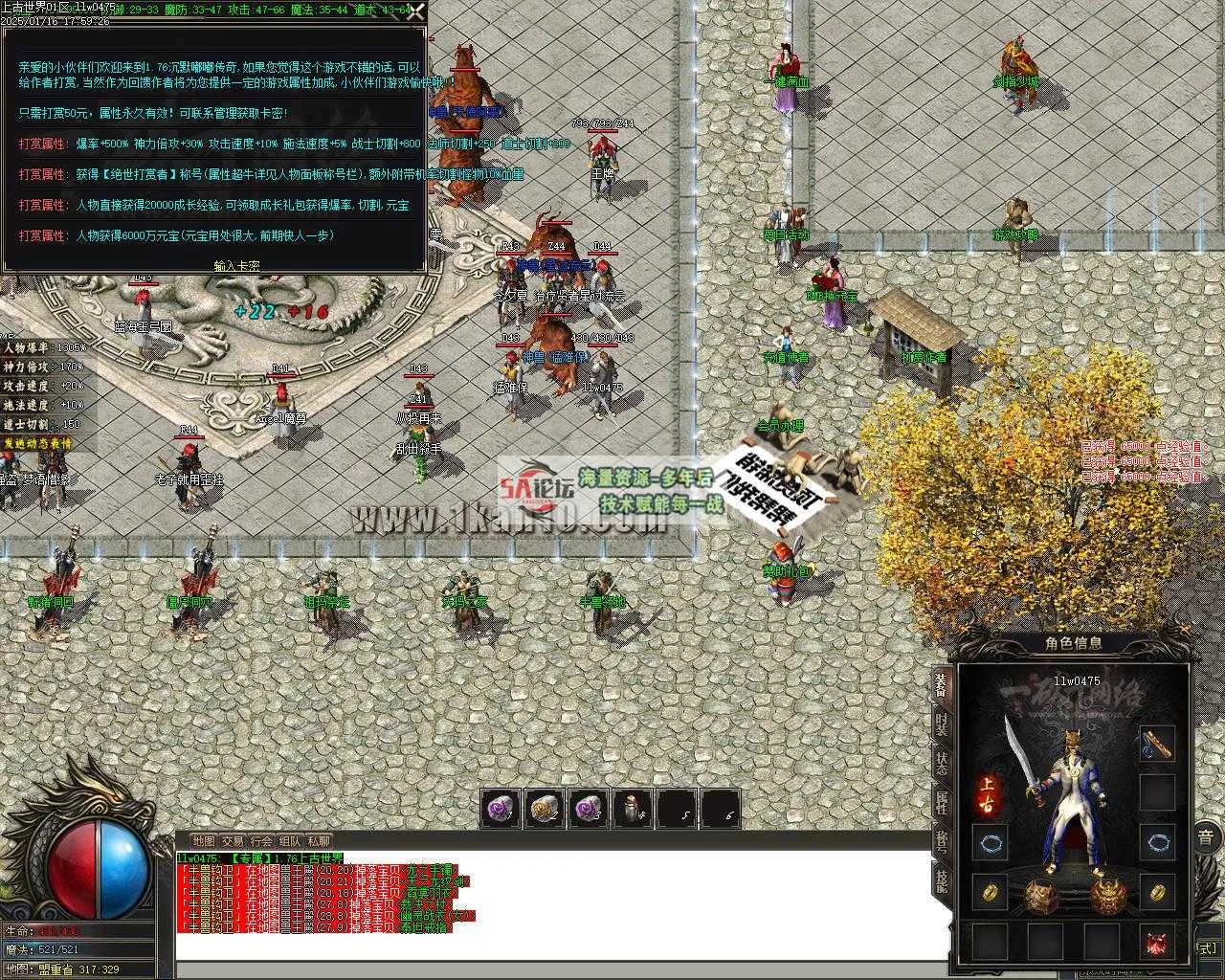
Task: Toggle the 音 sound button
Action: 1207,836
